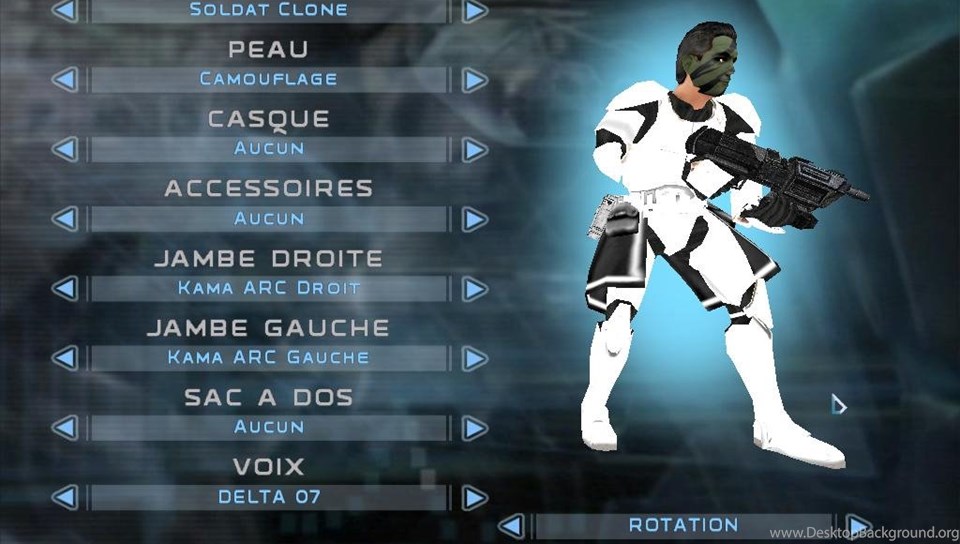Cycle Accessoires backward with the left arrow
Image resolution: width=960 pixels, height=544 pixels.
[64, 219]
